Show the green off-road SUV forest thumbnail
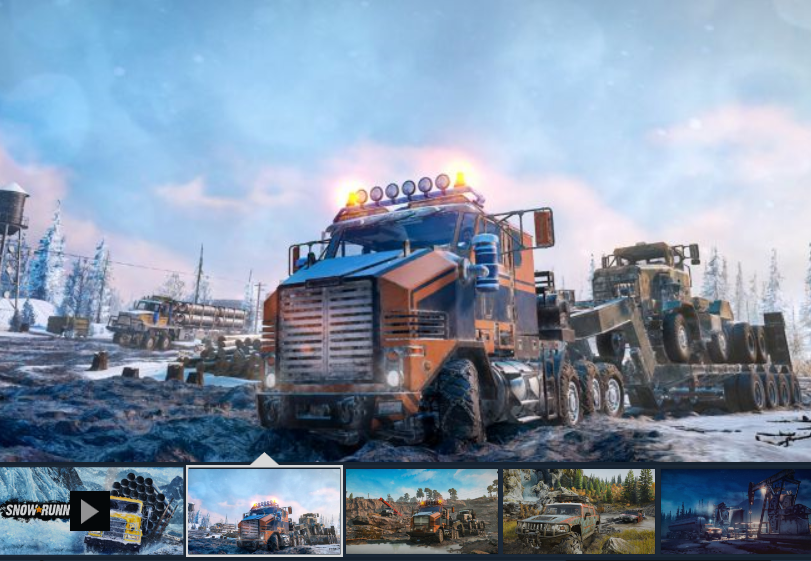Viewport: 811px width, 561px height. tap(579, 511)
